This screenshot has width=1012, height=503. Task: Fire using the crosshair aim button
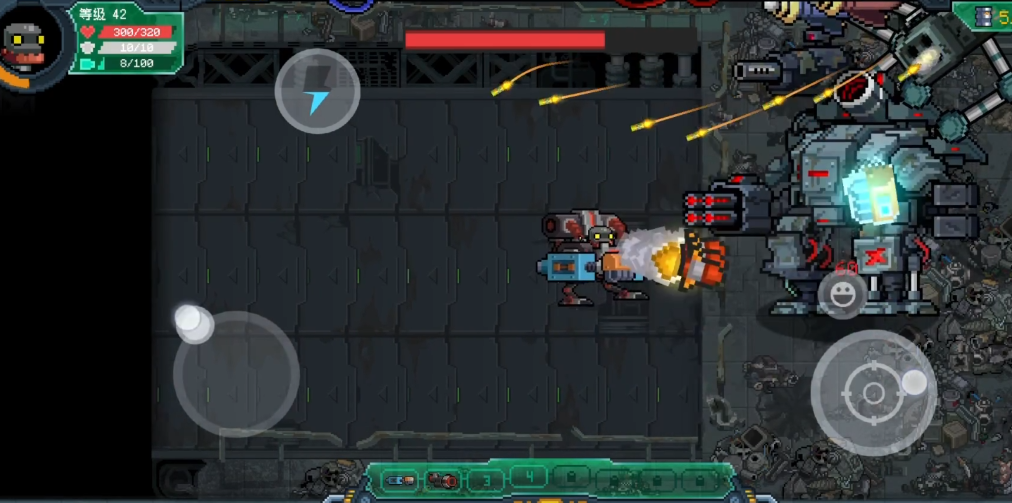(873, 392)
